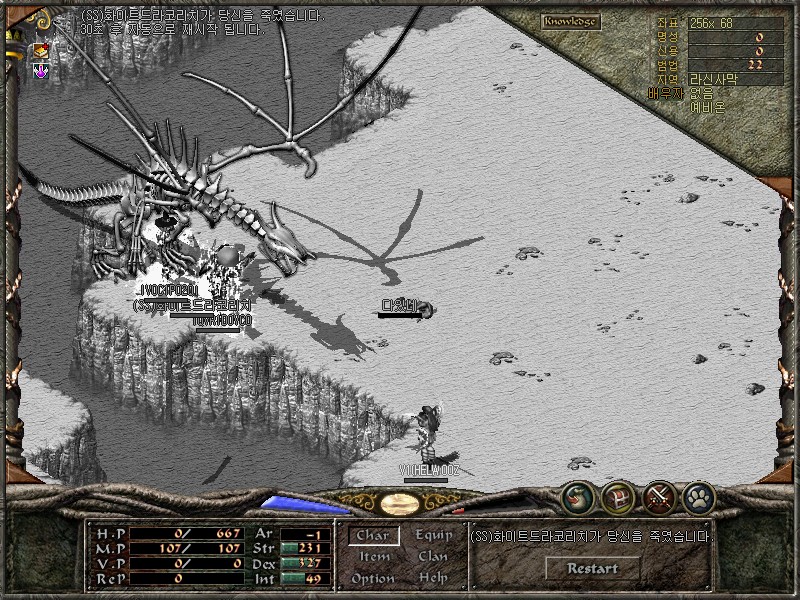The image size is (800, 600).
Task: Activate the green serpent round icon
Action: pyautogui.click(x=579, y=495)
